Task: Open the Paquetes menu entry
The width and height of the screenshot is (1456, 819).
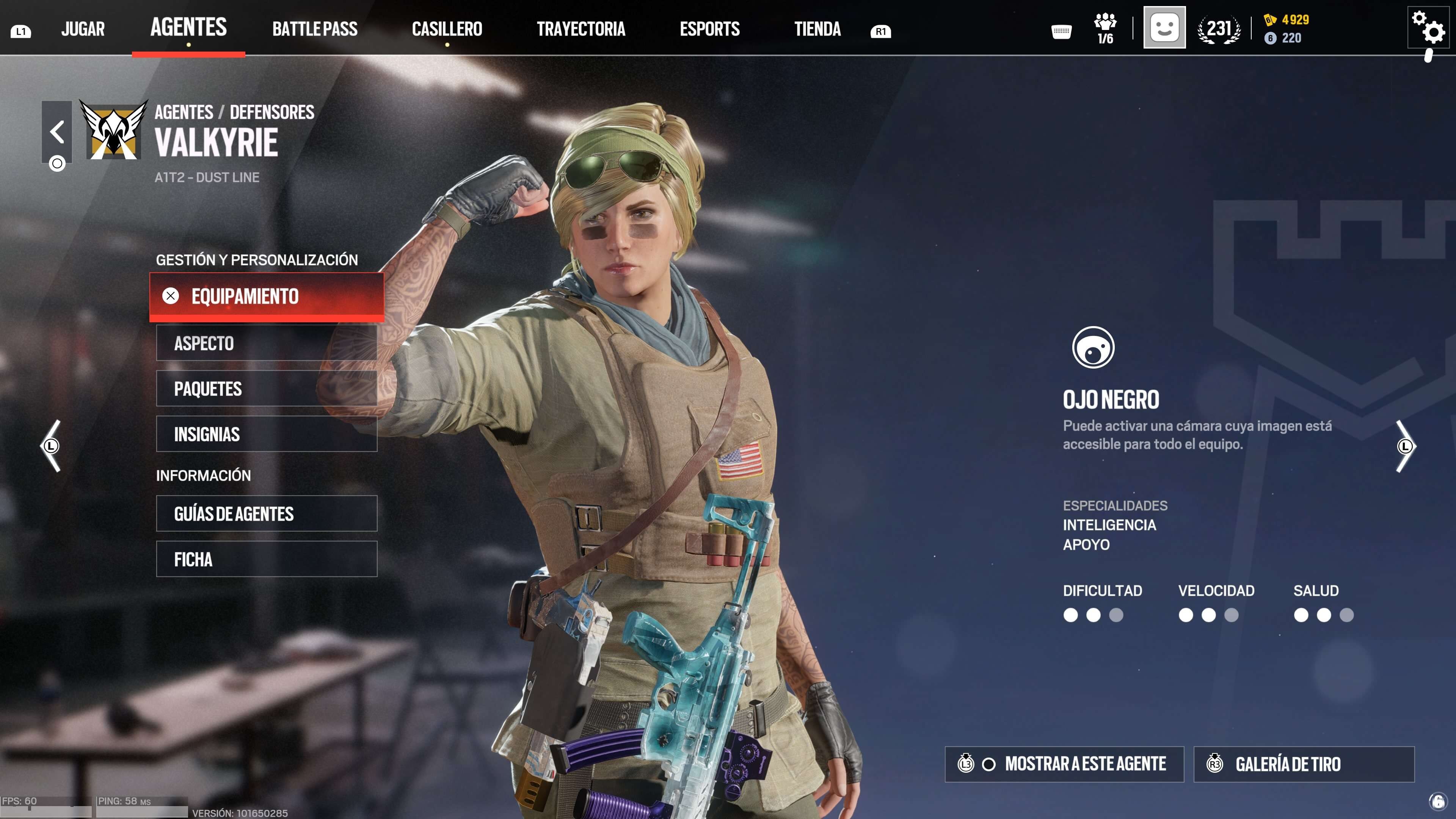Action: click(266, 389)
